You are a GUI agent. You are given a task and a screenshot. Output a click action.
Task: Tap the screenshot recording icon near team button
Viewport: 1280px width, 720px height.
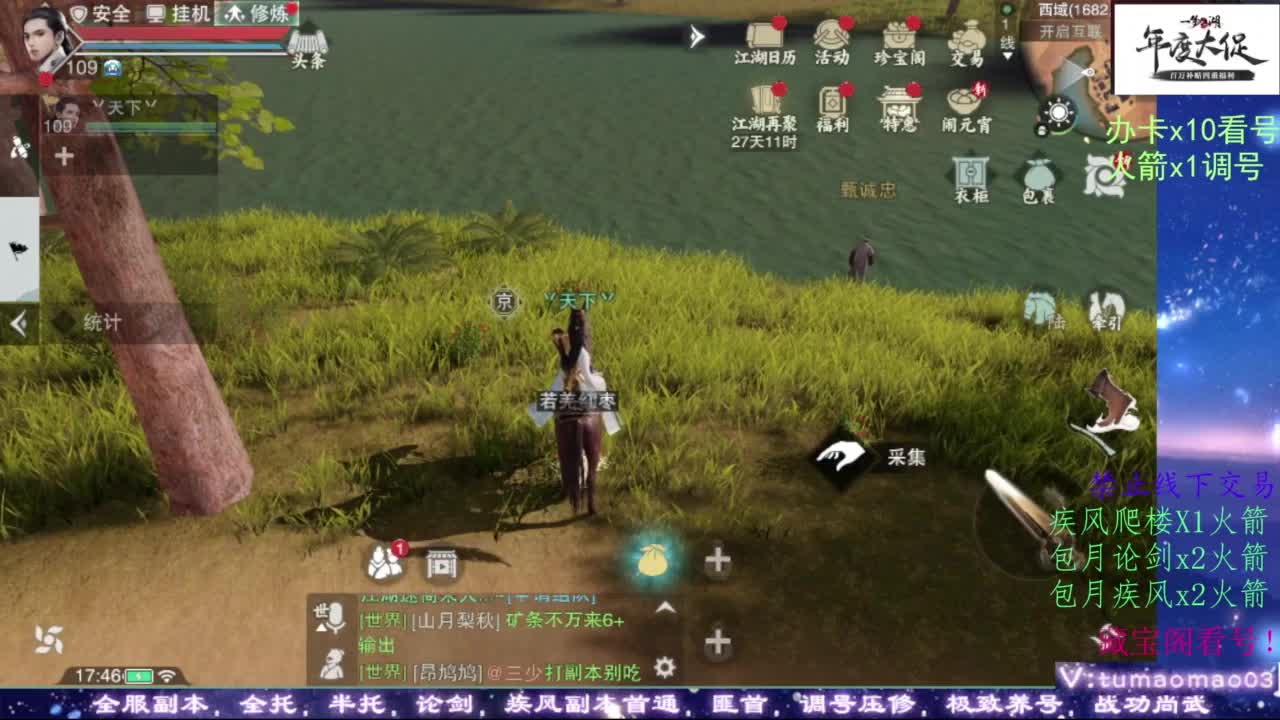coord(441,562)
